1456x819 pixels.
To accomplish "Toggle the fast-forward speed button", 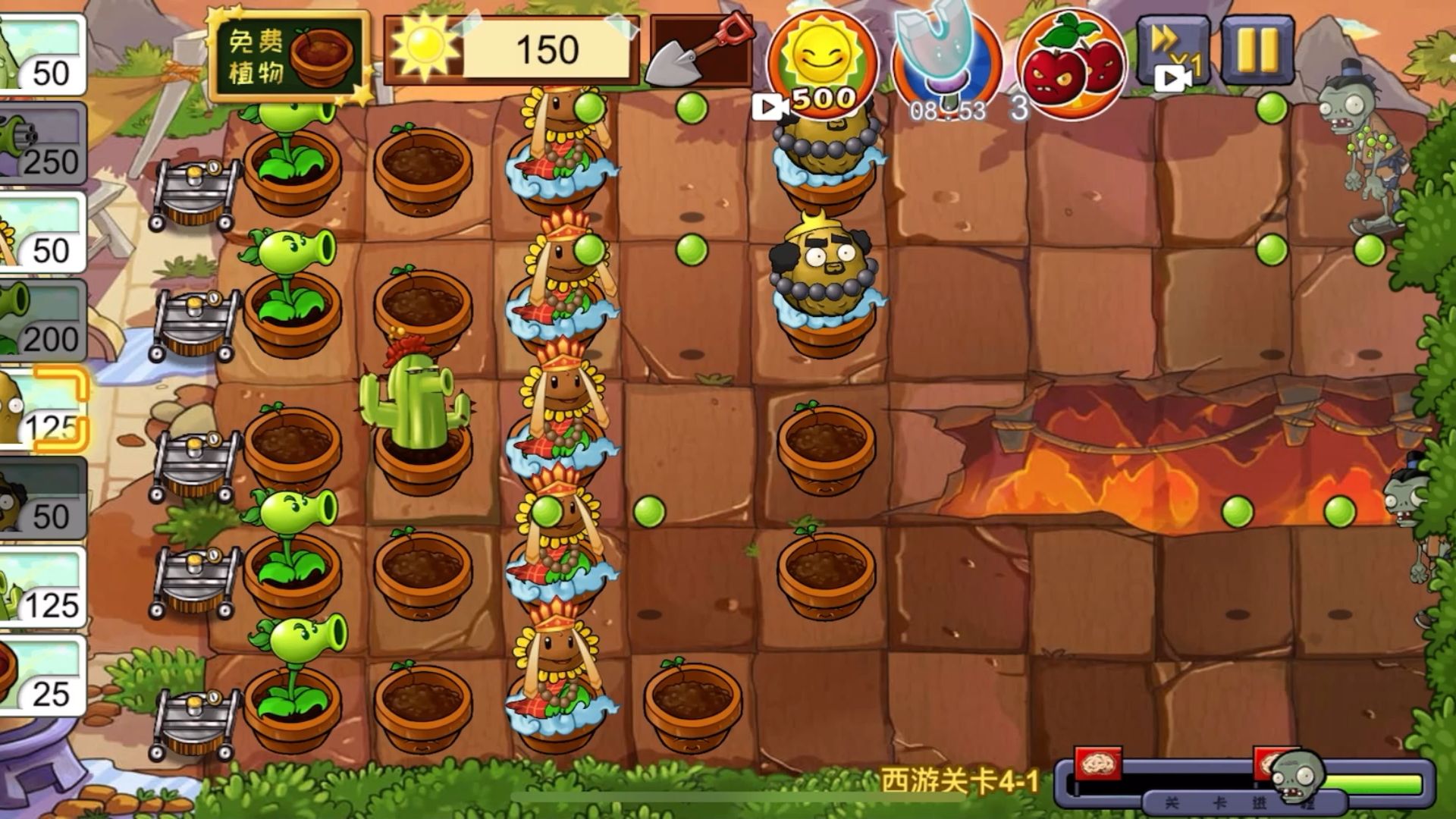I will 1172,52.
